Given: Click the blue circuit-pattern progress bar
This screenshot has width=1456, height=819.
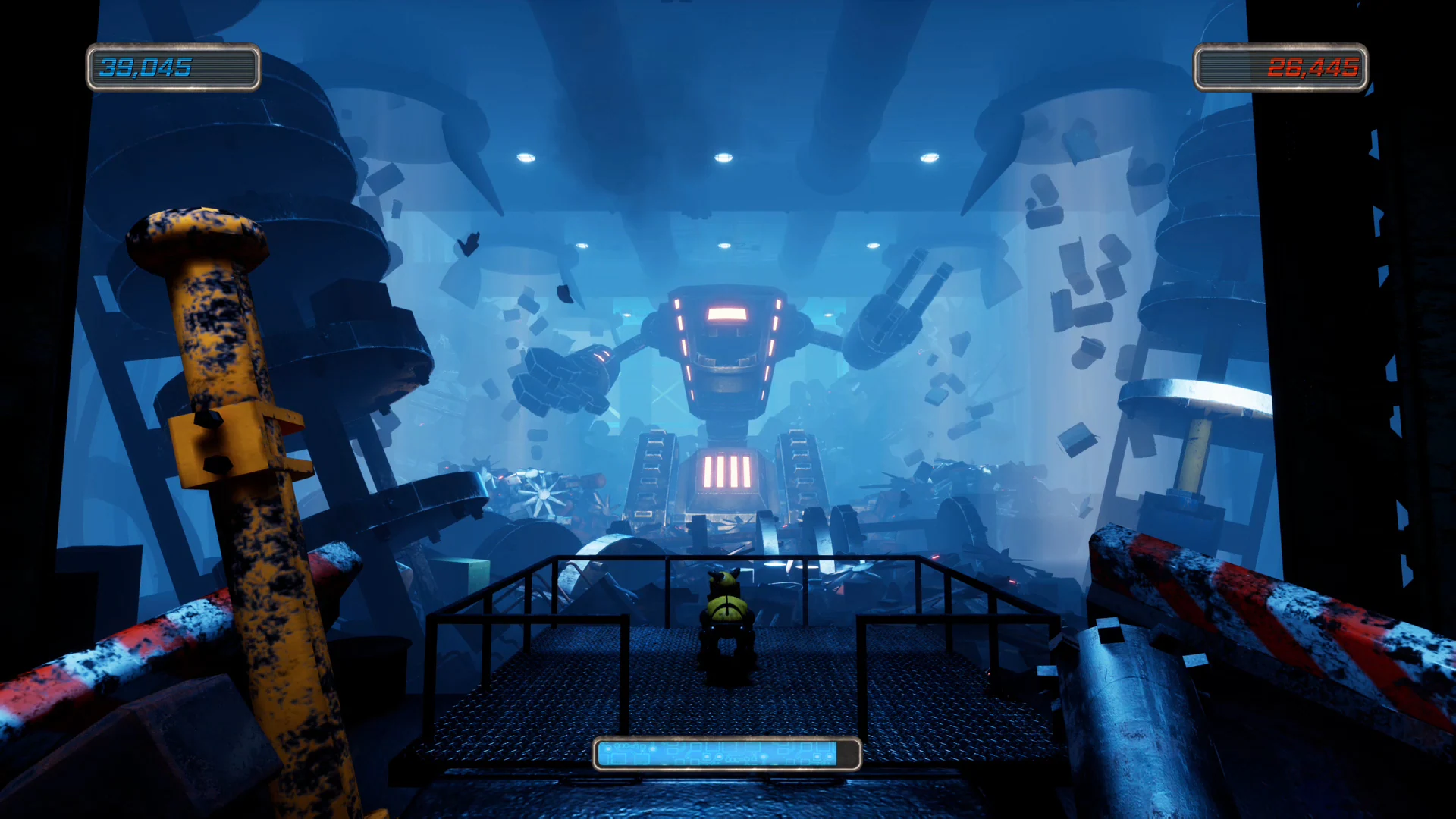Looking at the screenshot, I should click(724, 753).
